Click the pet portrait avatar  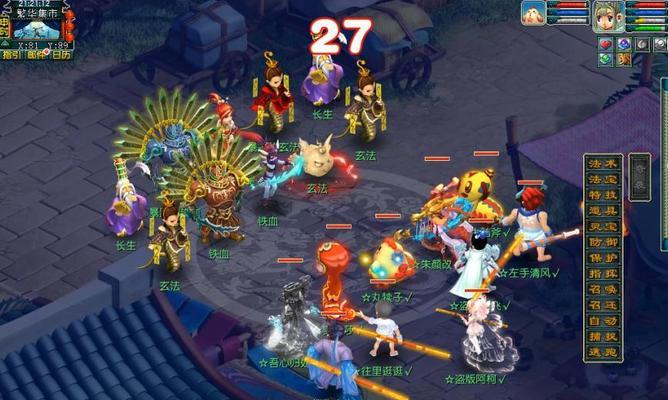pyautogui.click(x=533, y=13)
